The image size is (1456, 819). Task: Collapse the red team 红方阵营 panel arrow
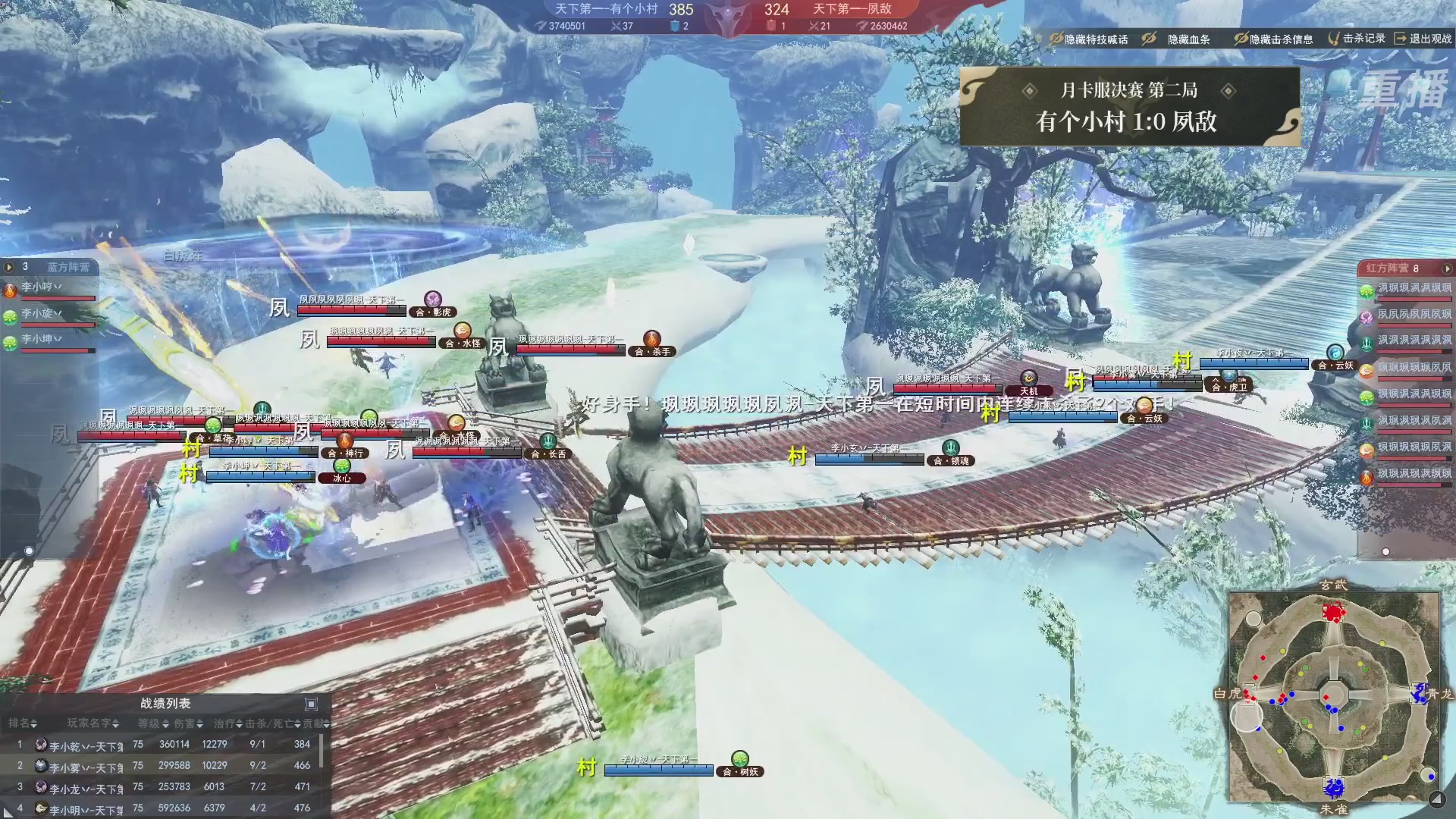[1447, 268]
